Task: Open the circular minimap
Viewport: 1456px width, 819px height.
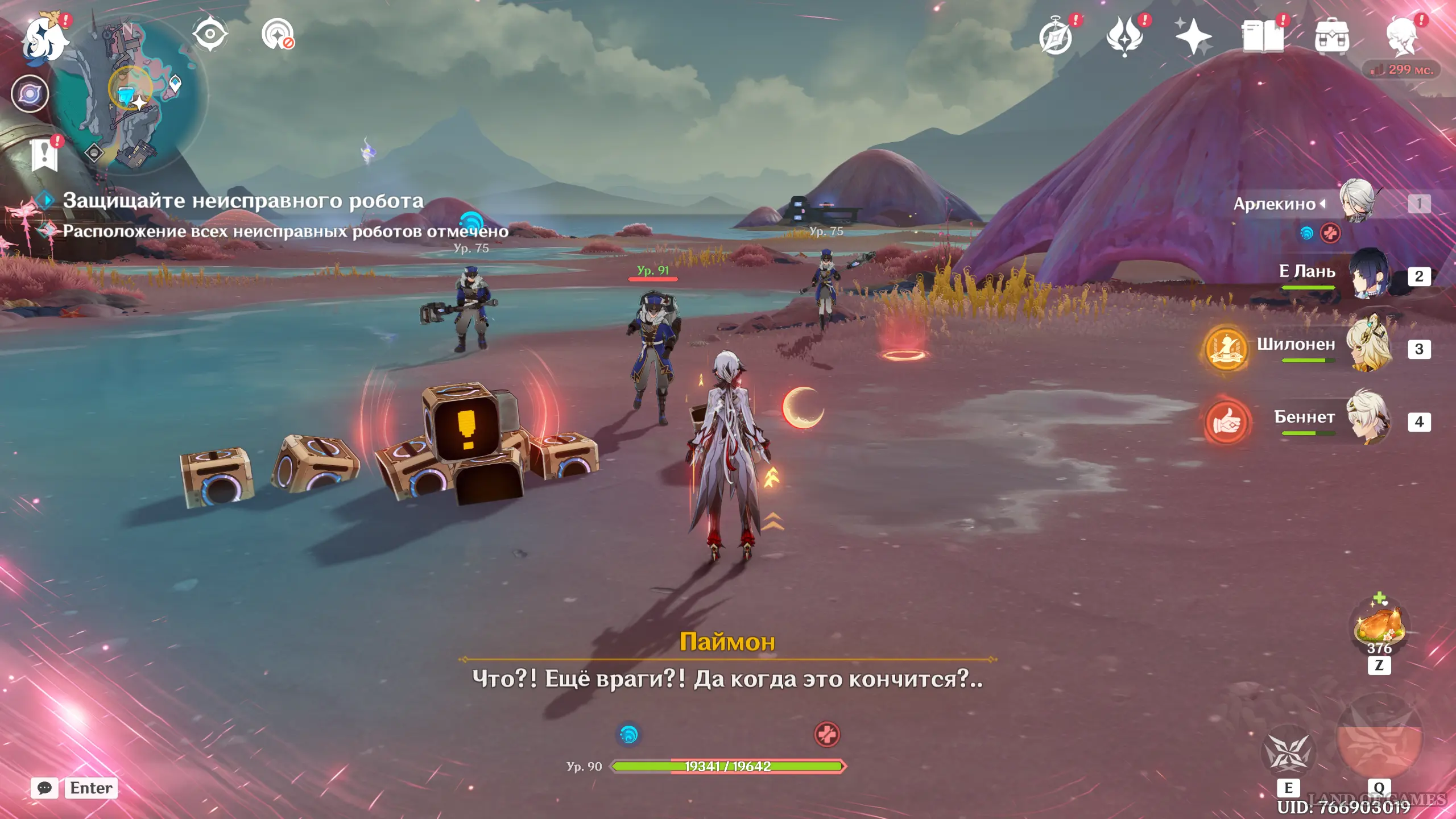Action: [x=129, y=94]
